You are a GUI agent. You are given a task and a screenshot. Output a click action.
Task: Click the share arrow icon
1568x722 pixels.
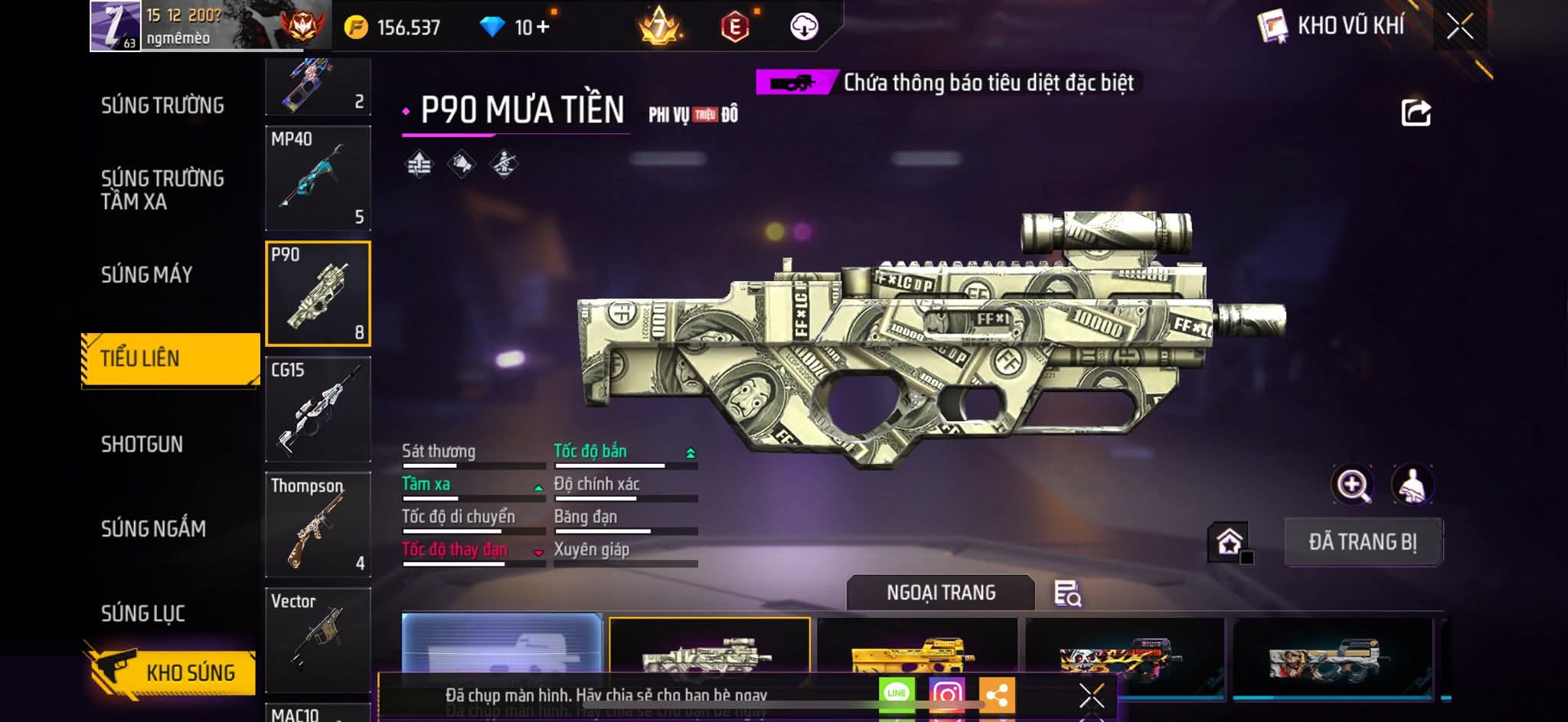click(x=1416, y=113)
